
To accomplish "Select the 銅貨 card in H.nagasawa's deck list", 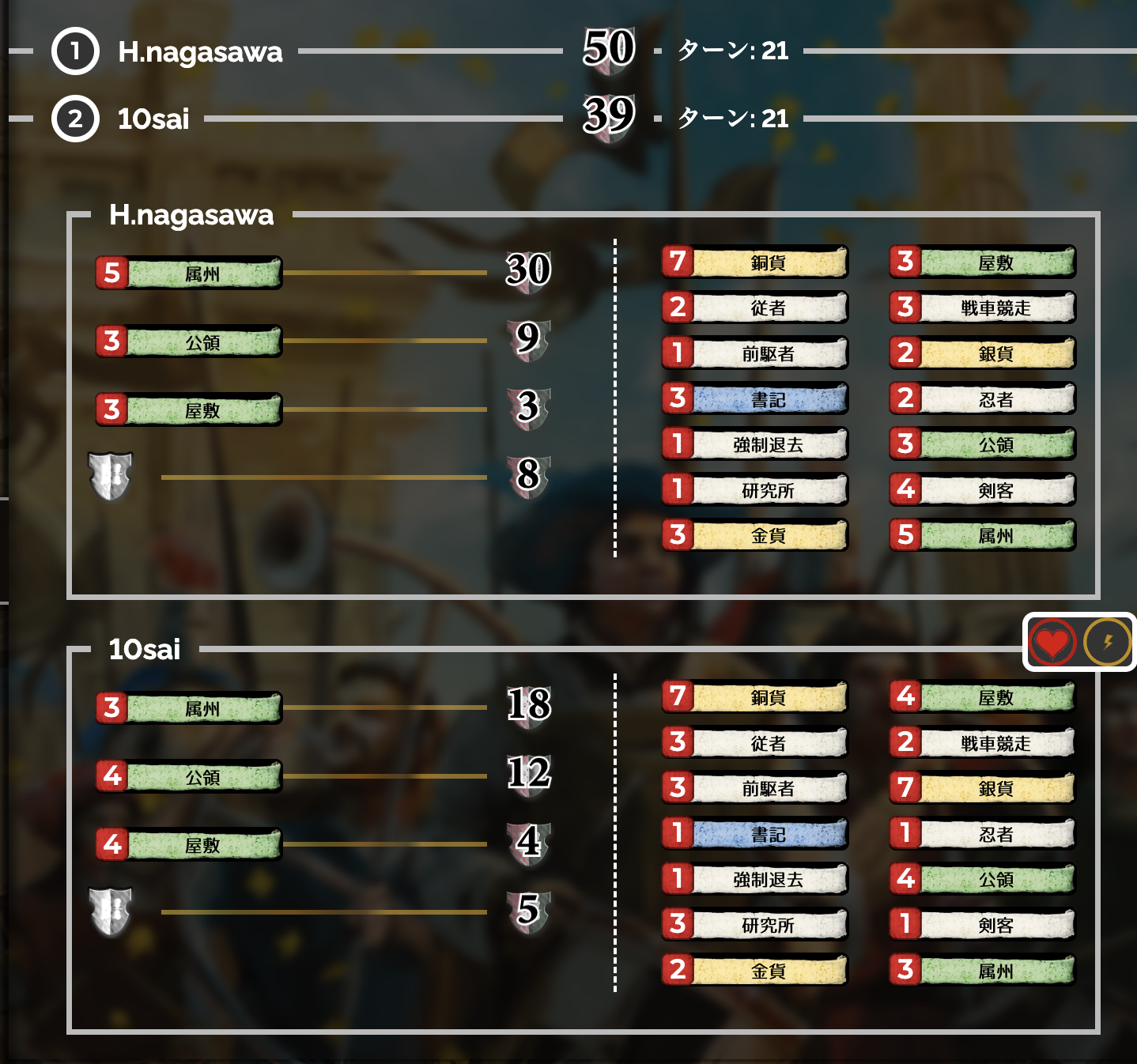I will tap(763, 262).
